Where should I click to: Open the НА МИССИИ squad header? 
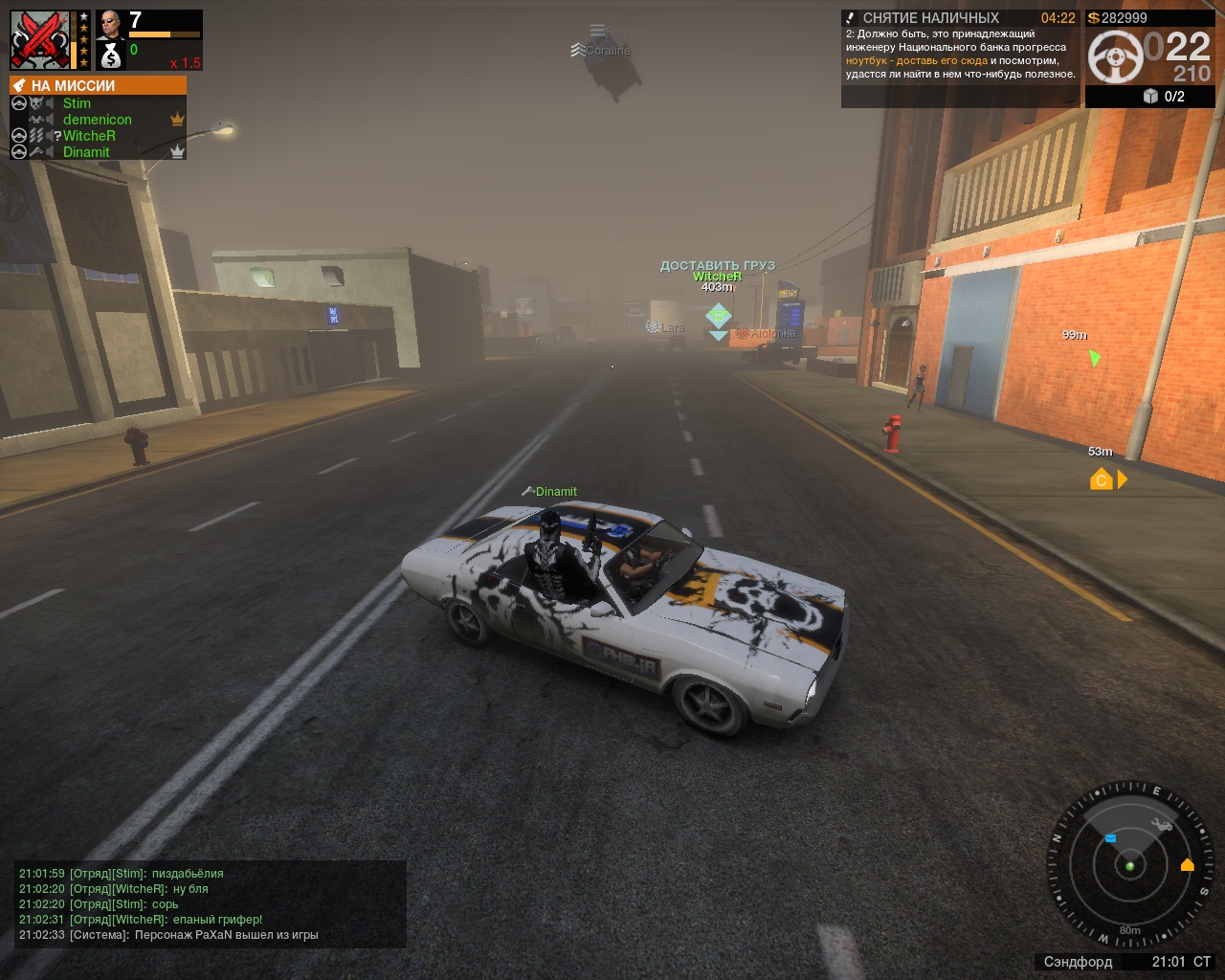[x=98, y=85]
